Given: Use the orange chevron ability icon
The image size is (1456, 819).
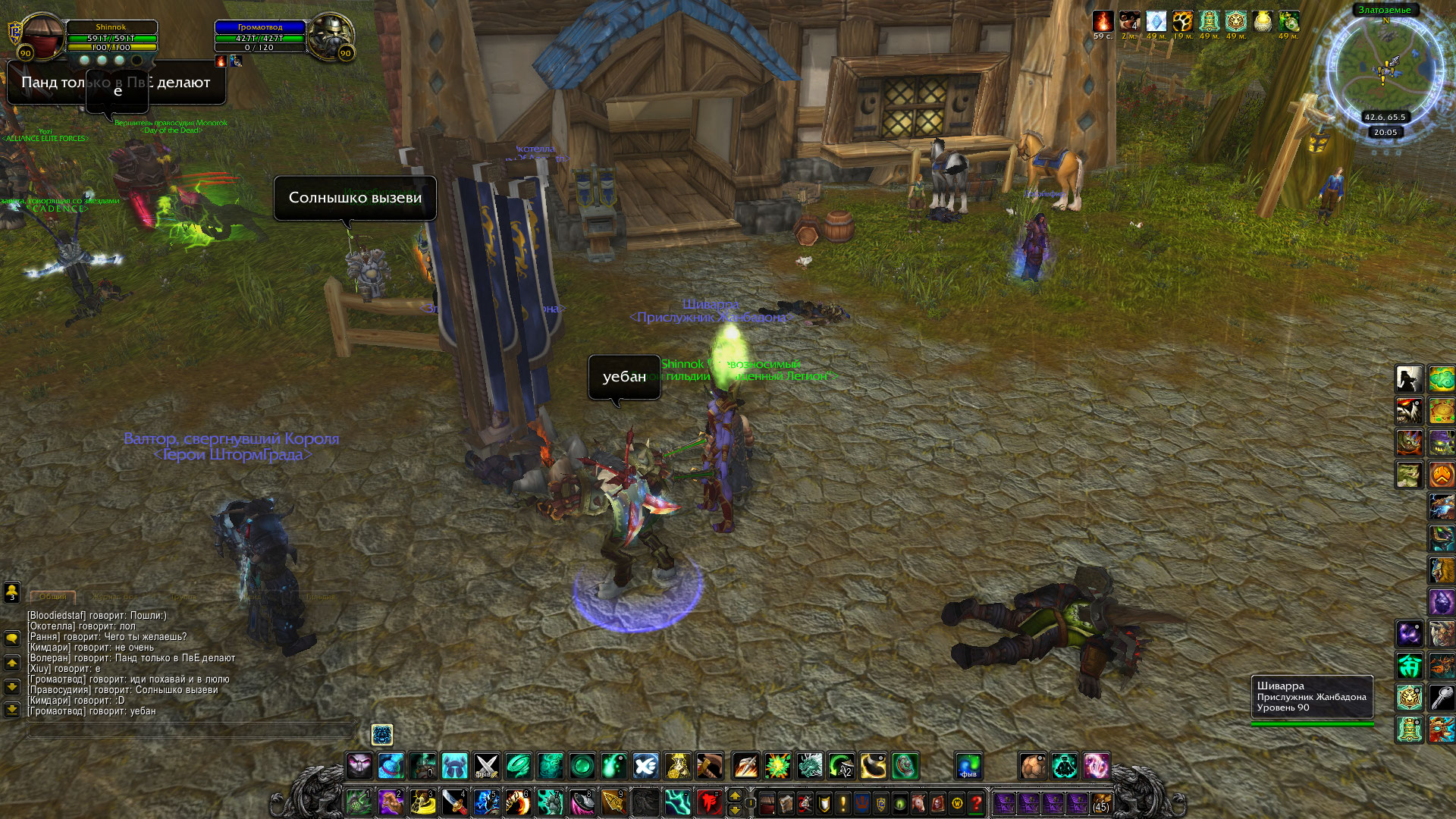Looking at the screenshot, I should (1441, 475).
